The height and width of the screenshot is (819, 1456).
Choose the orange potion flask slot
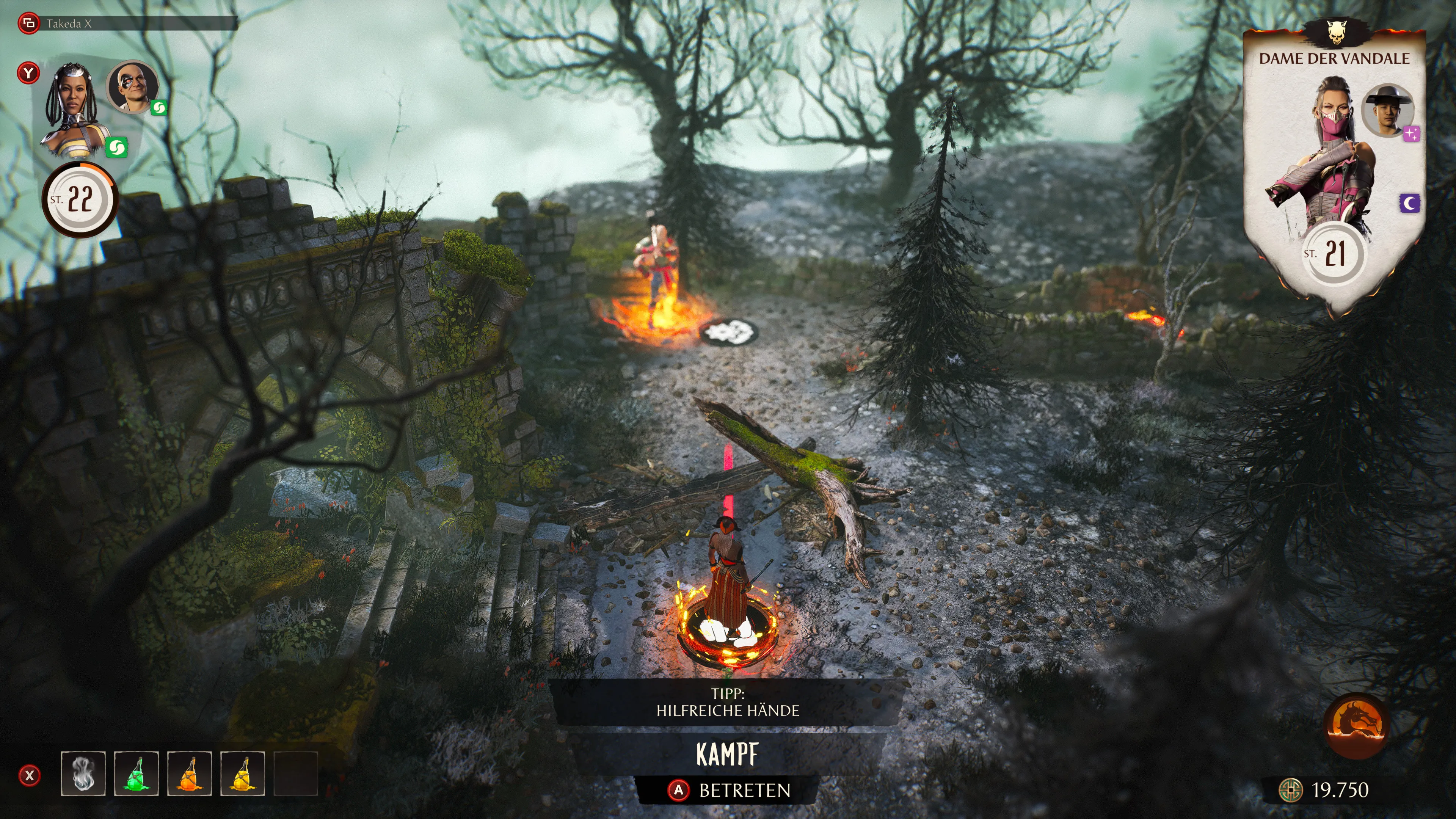pyautogui.click(x=189, y=773)
